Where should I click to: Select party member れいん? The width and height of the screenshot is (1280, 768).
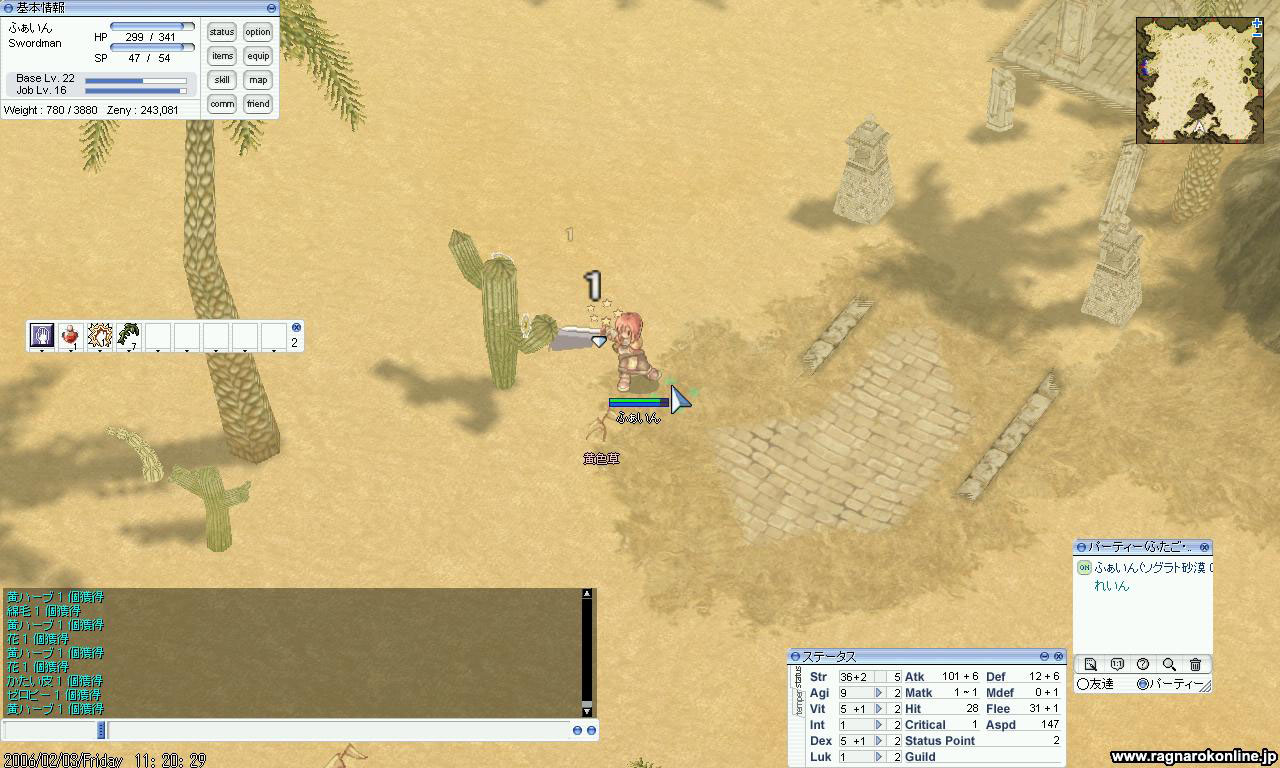coord(1111,586)
